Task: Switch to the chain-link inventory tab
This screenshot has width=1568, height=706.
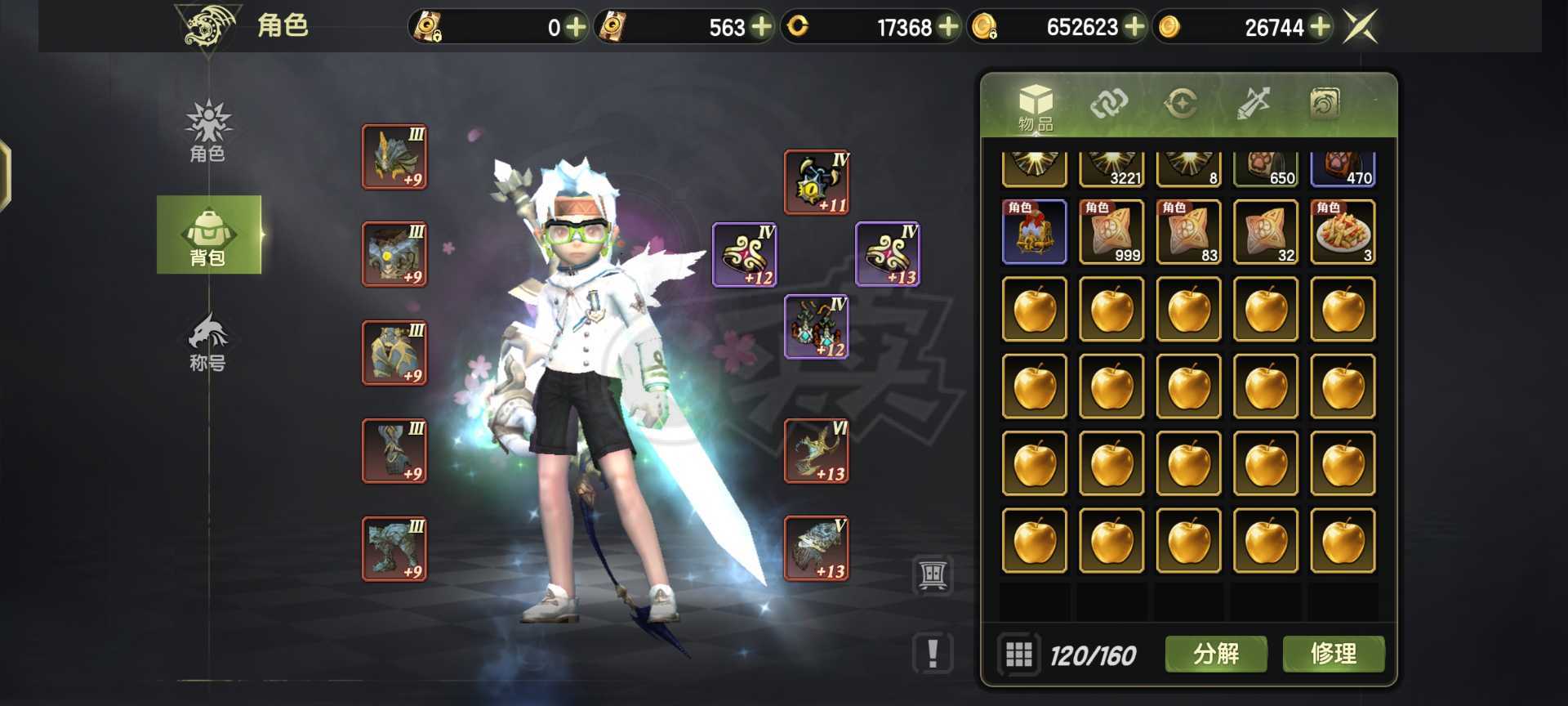Action: click(x=1108, y=104)
